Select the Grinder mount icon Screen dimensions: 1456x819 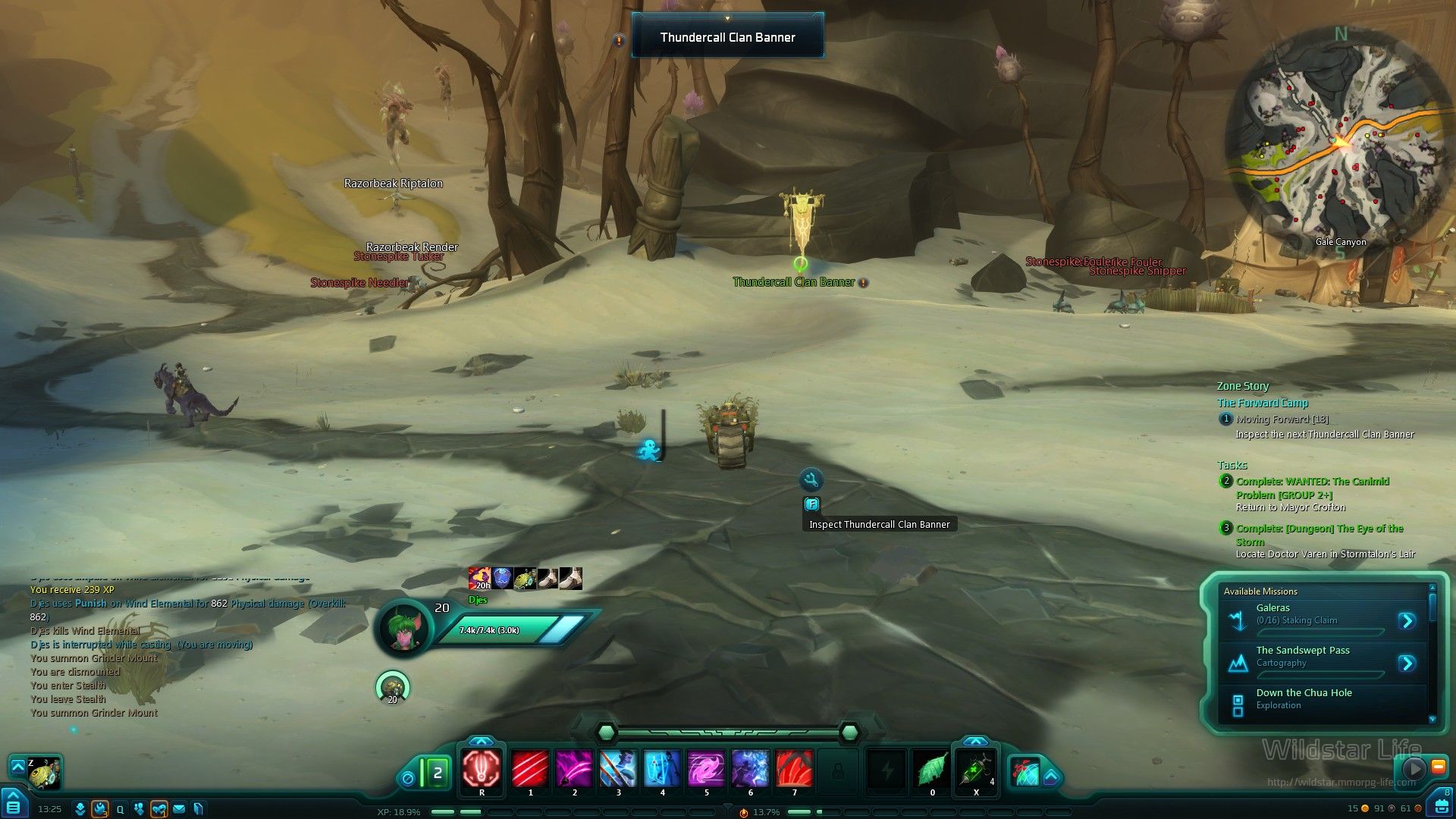(45, 773)
